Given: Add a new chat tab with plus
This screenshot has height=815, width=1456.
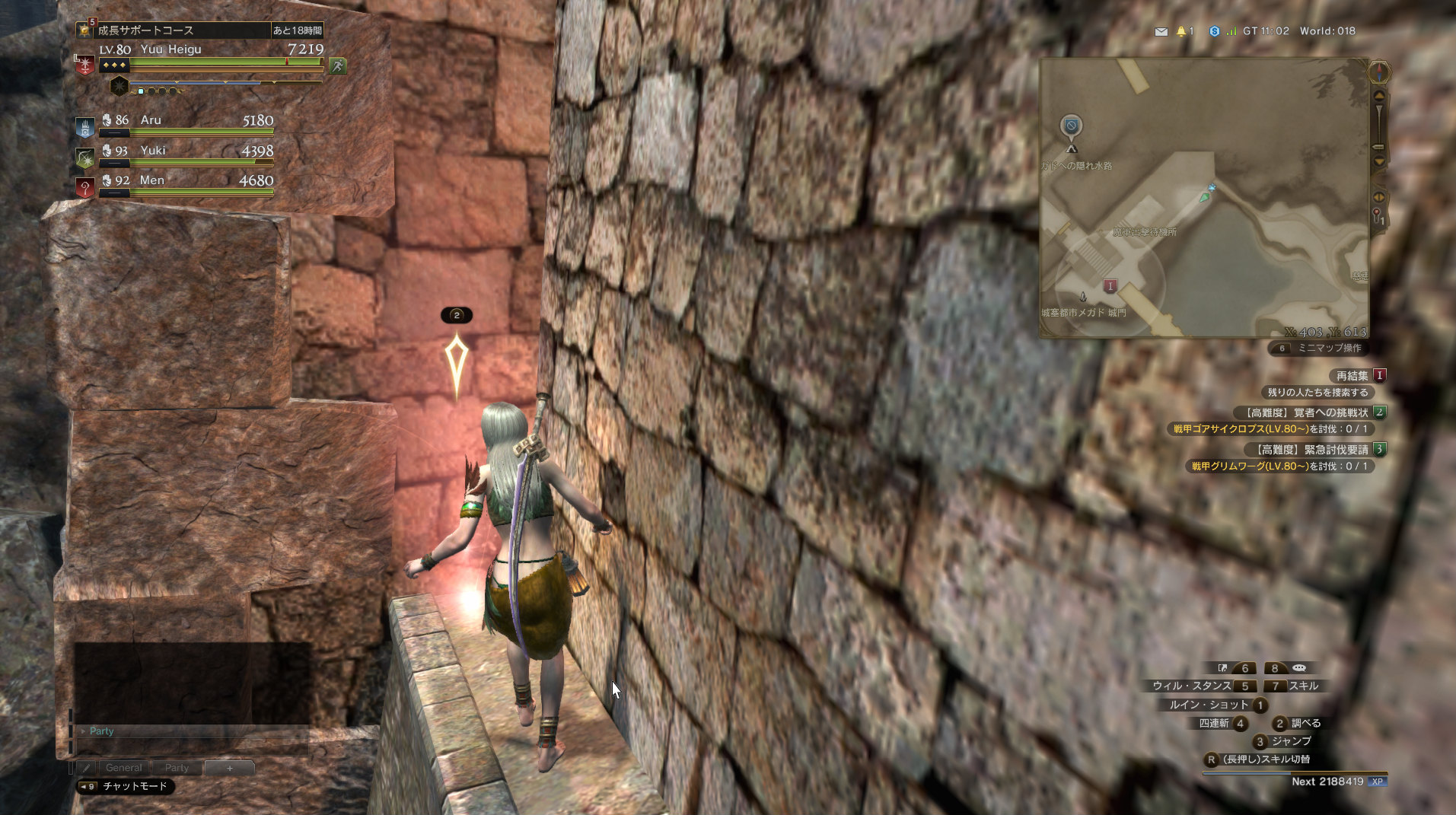Looking at the screenshot, I should [x=229, y=768].
